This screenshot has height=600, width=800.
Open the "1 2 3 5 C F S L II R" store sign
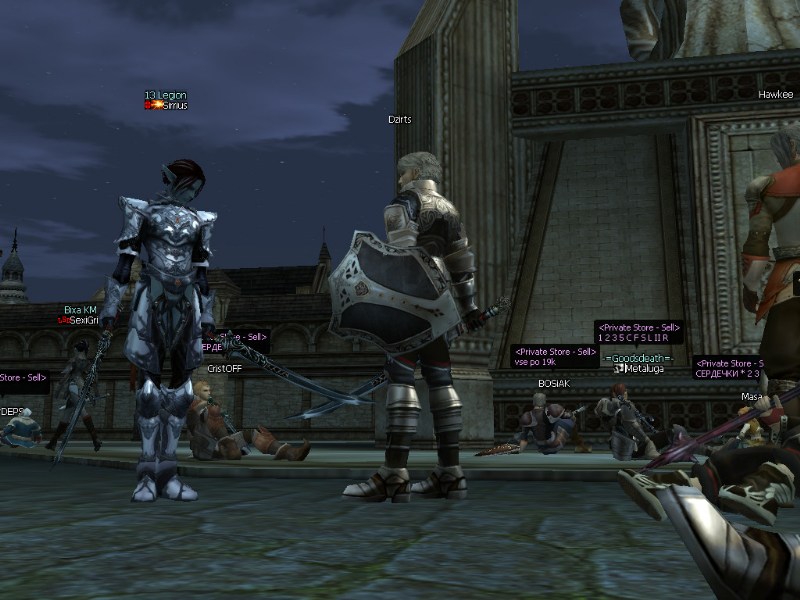(x=639, y=332)
